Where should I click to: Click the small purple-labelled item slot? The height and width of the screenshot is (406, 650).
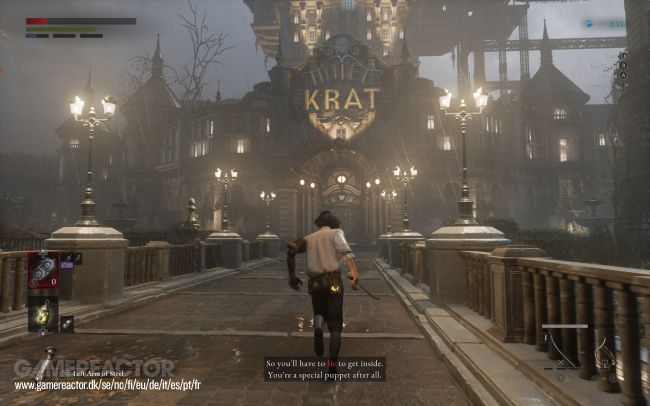[x=67, y=259]
